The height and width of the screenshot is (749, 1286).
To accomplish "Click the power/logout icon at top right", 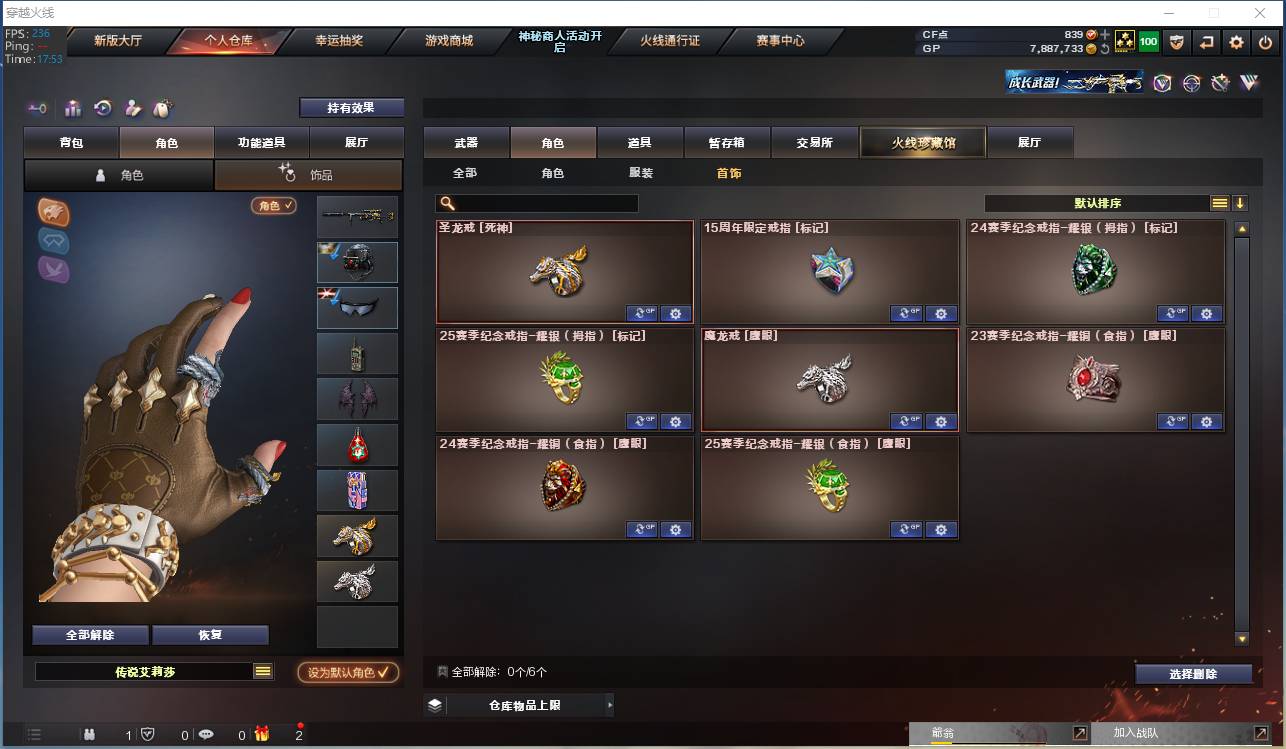I will coord(1265,42).
